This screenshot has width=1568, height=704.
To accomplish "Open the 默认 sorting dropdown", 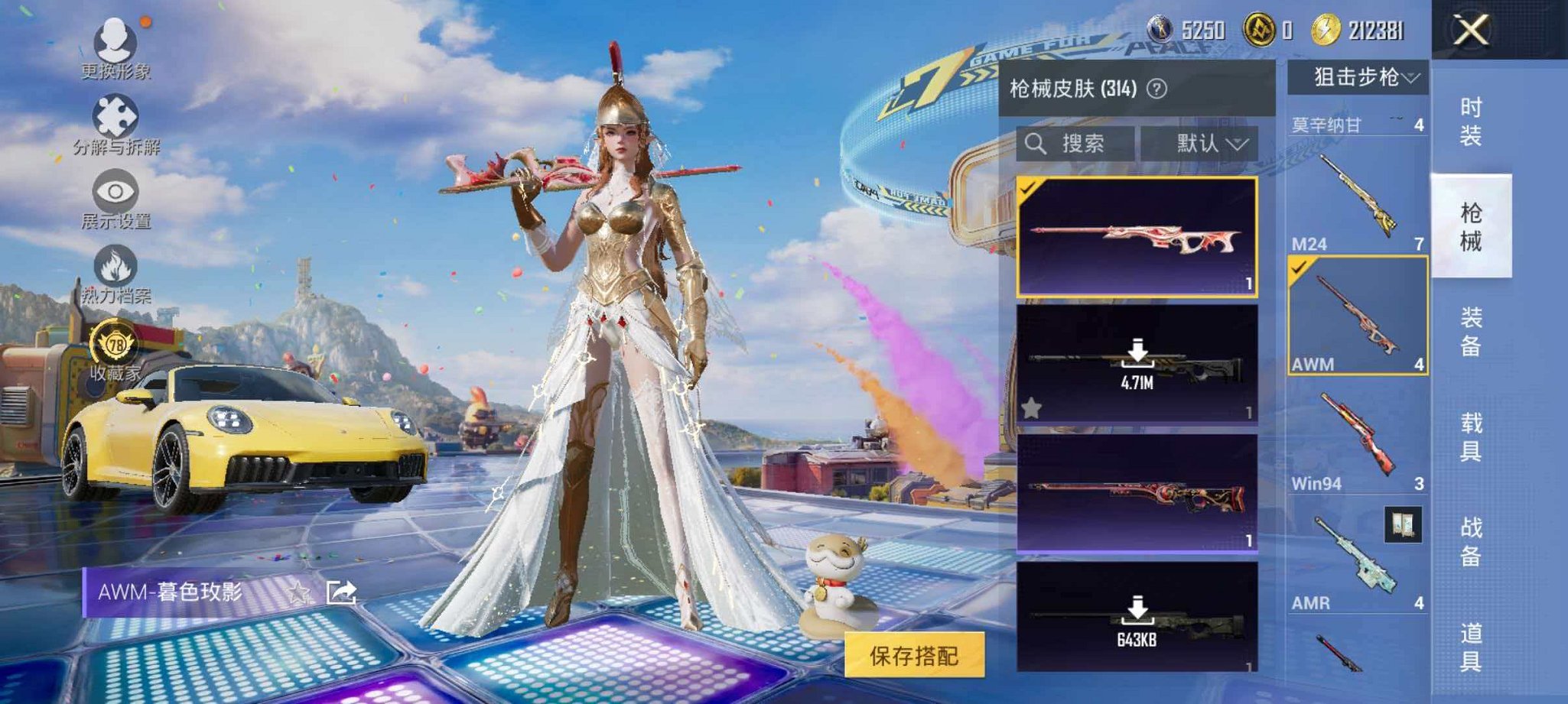I will tap(1206, 144).
